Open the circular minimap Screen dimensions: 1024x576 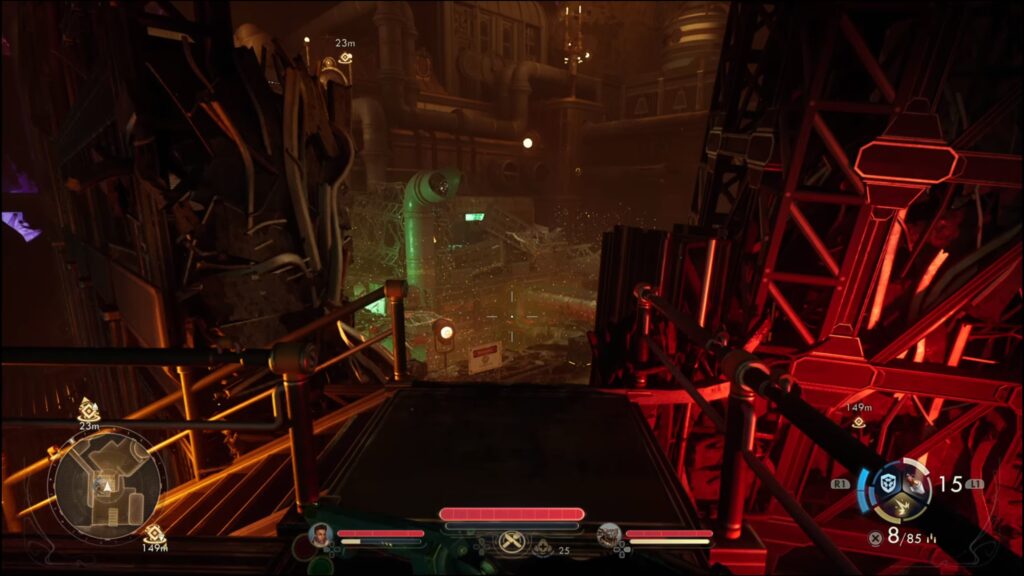coord(107,483)
